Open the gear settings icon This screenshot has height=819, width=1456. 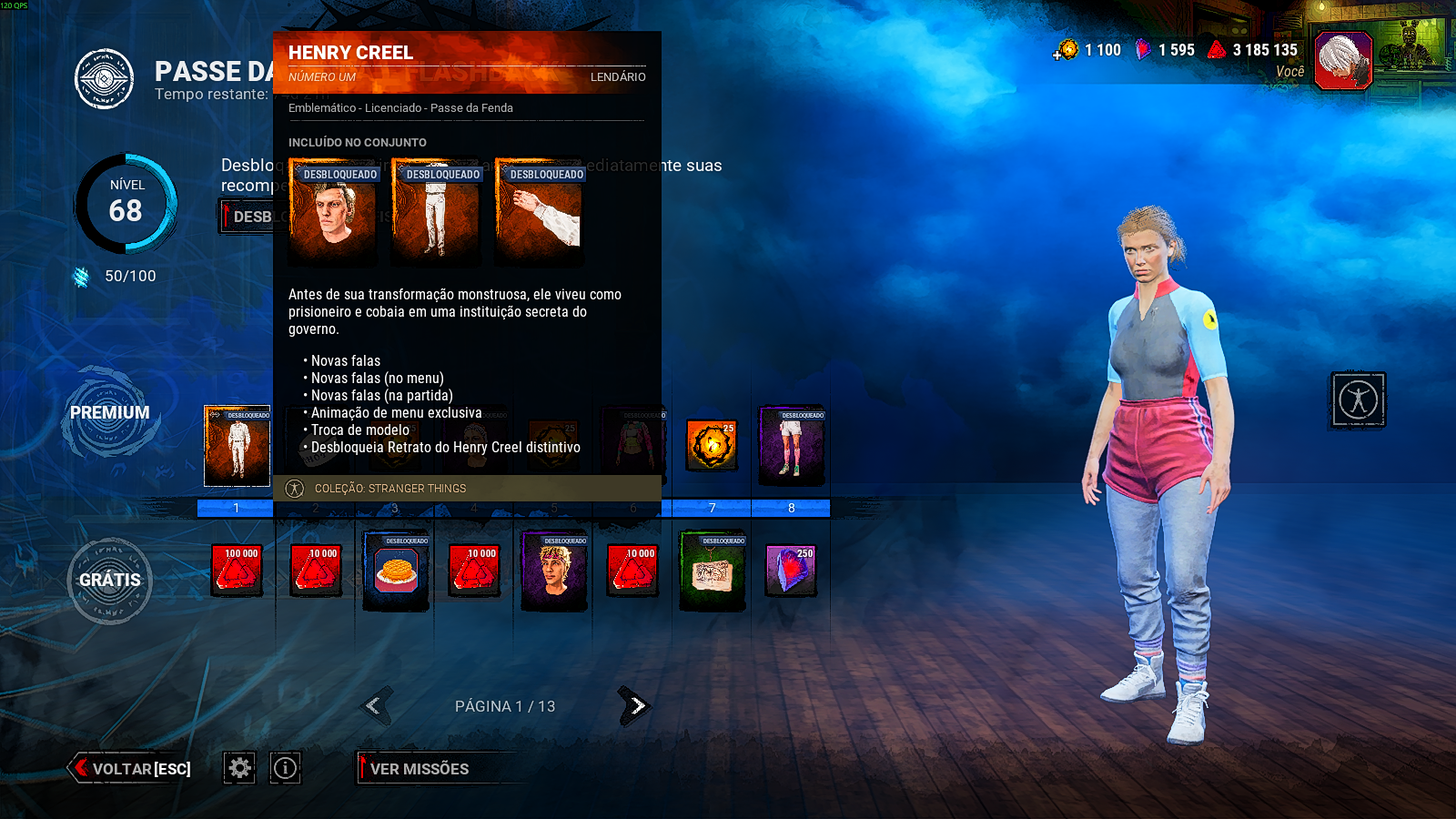point(239,769)
